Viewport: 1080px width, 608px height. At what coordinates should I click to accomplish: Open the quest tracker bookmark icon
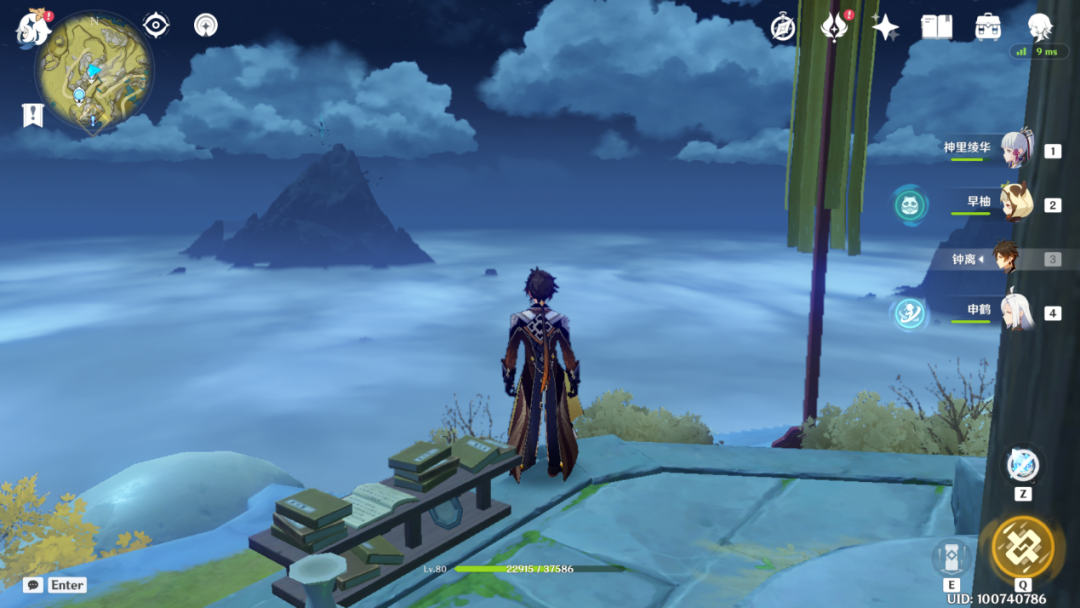(33, 115)
